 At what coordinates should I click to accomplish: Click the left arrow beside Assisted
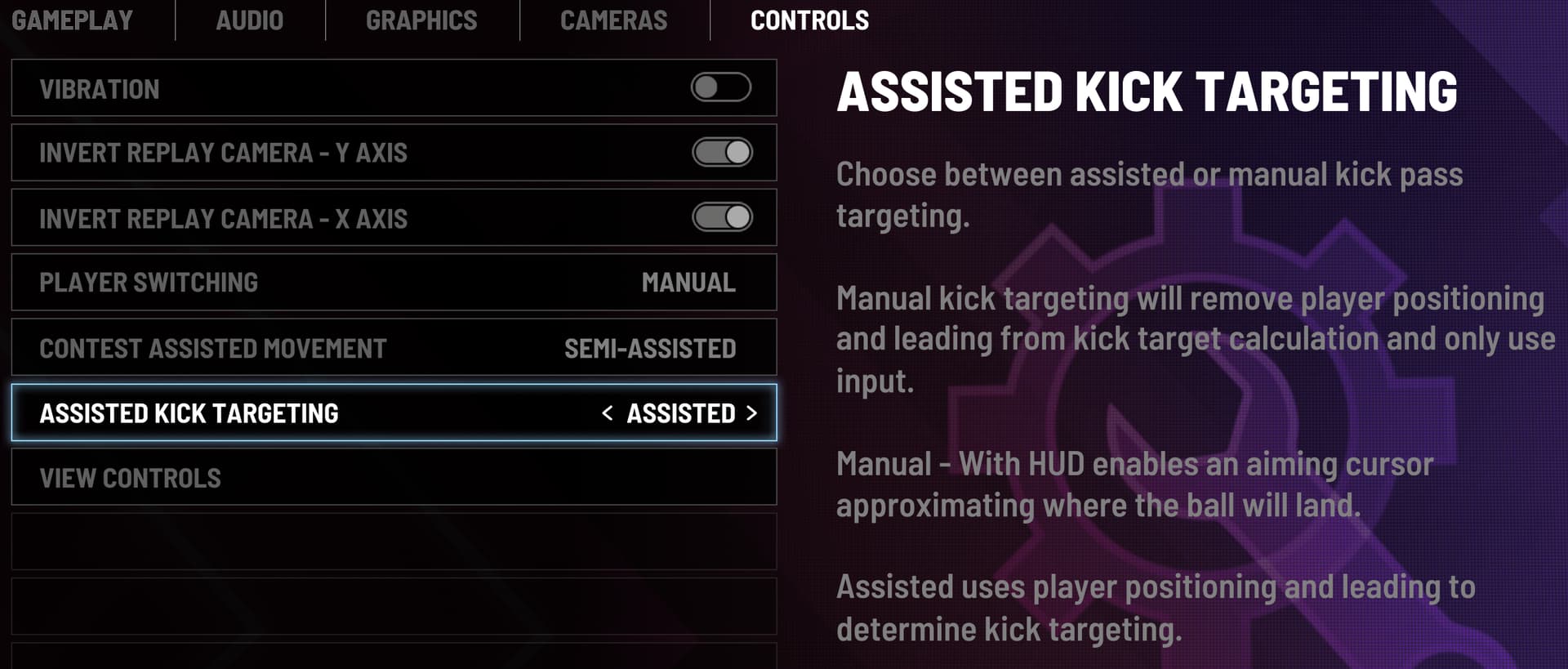tap(607, 413)
